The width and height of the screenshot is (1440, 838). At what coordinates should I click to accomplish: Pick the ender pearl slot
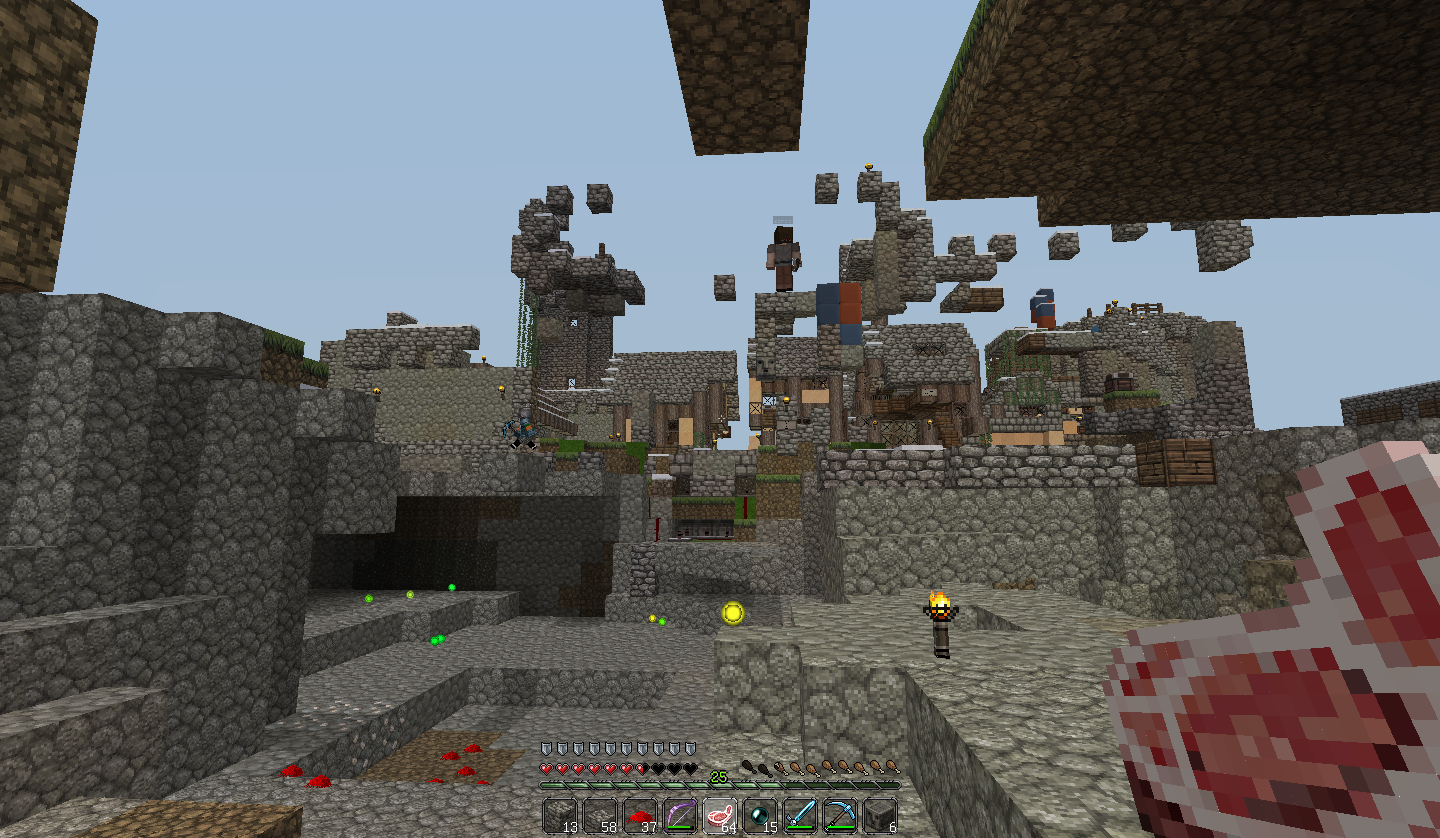tap(761, 816)
